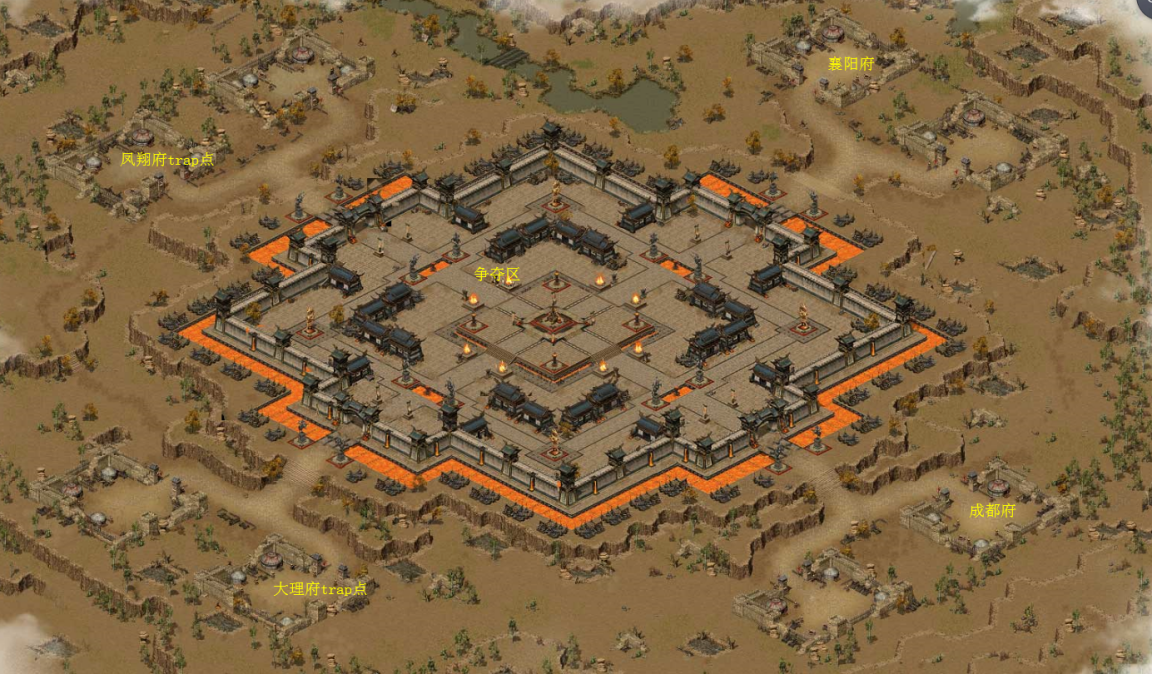Select the 成都府 map marker

coord(992,510)
